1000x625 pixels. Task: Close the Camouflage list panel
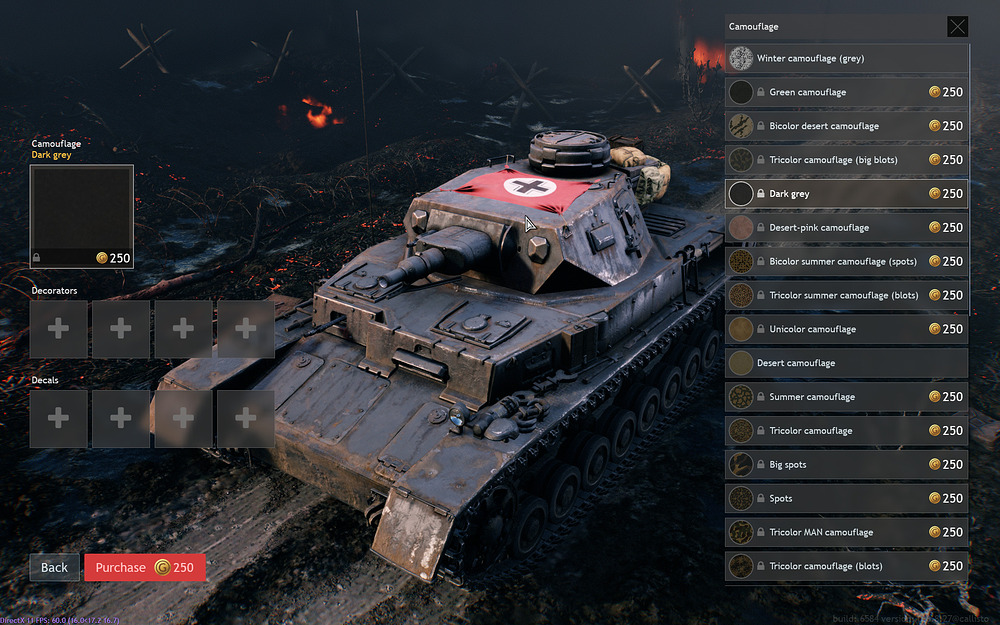(x=957, y=27)
